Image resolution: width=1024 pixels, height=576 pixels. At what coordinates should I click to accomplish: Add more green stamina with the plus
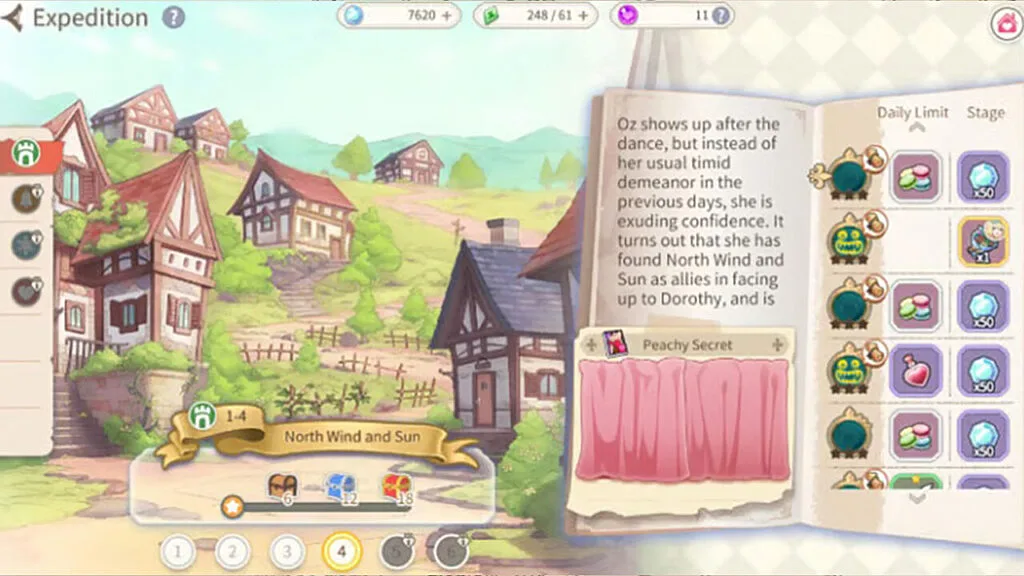[x=585, y=16]
